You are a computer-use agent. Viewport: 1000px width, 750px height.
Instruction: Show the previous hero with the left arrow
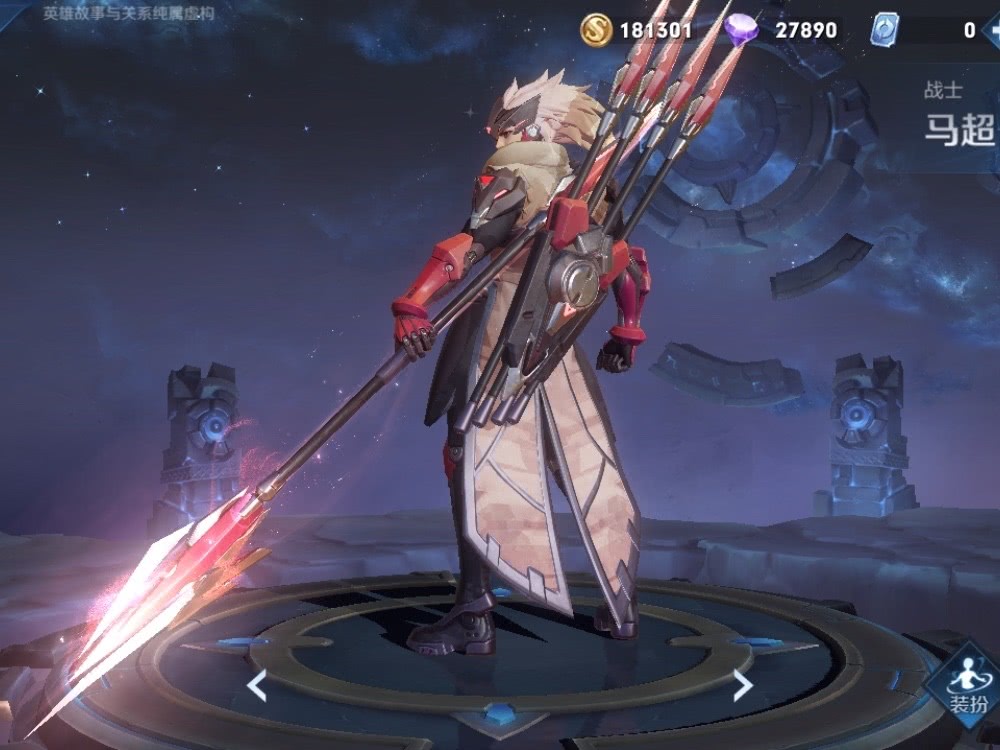257,685
